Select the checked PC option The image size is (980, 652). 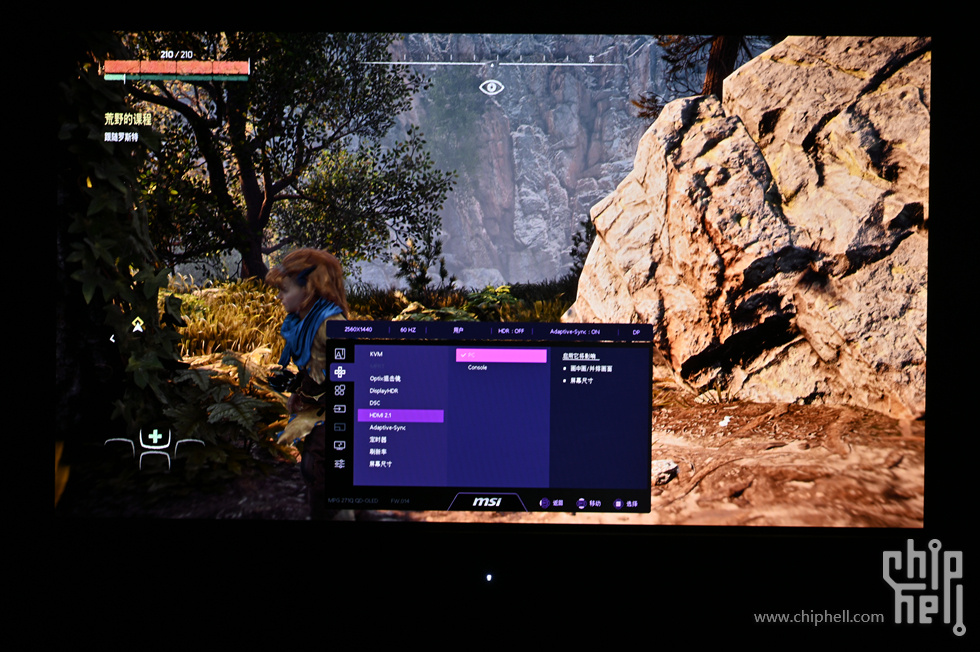point(501,355)
